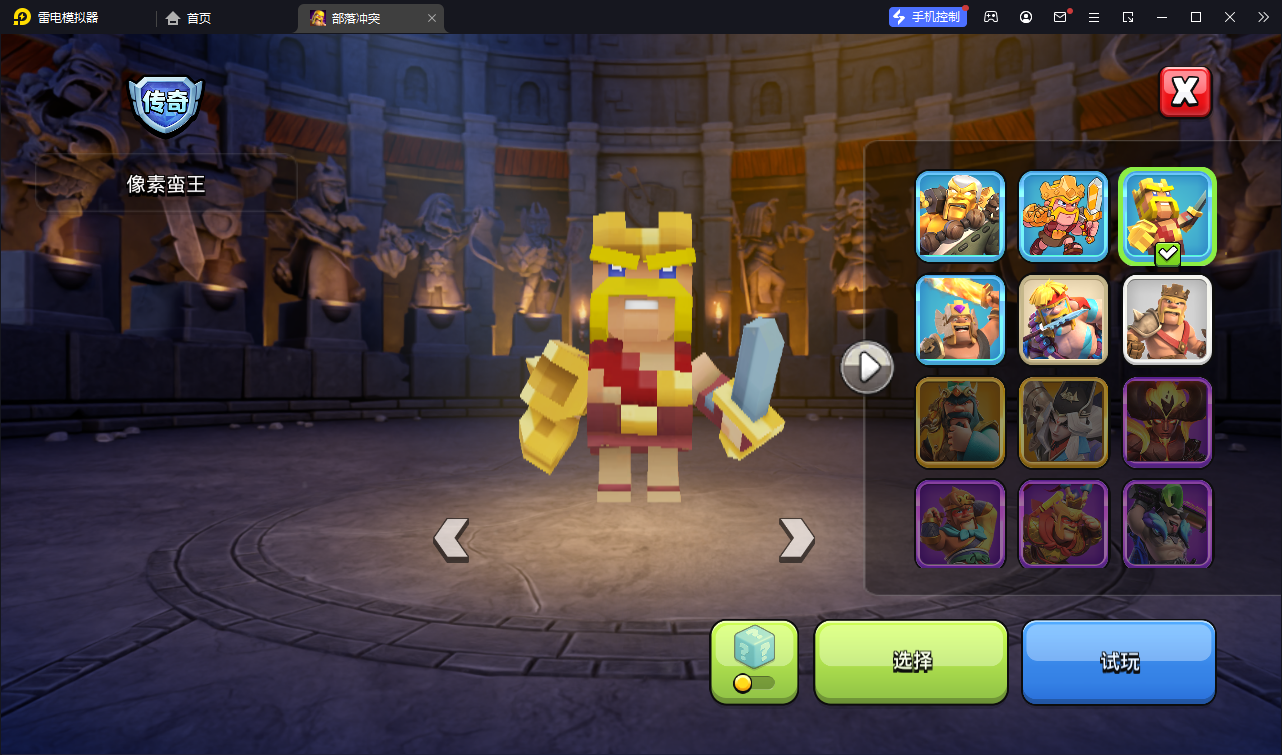Show the next skin with right arrow
The width and height of the screenshot is (1282, 755).
pos(796,539)
